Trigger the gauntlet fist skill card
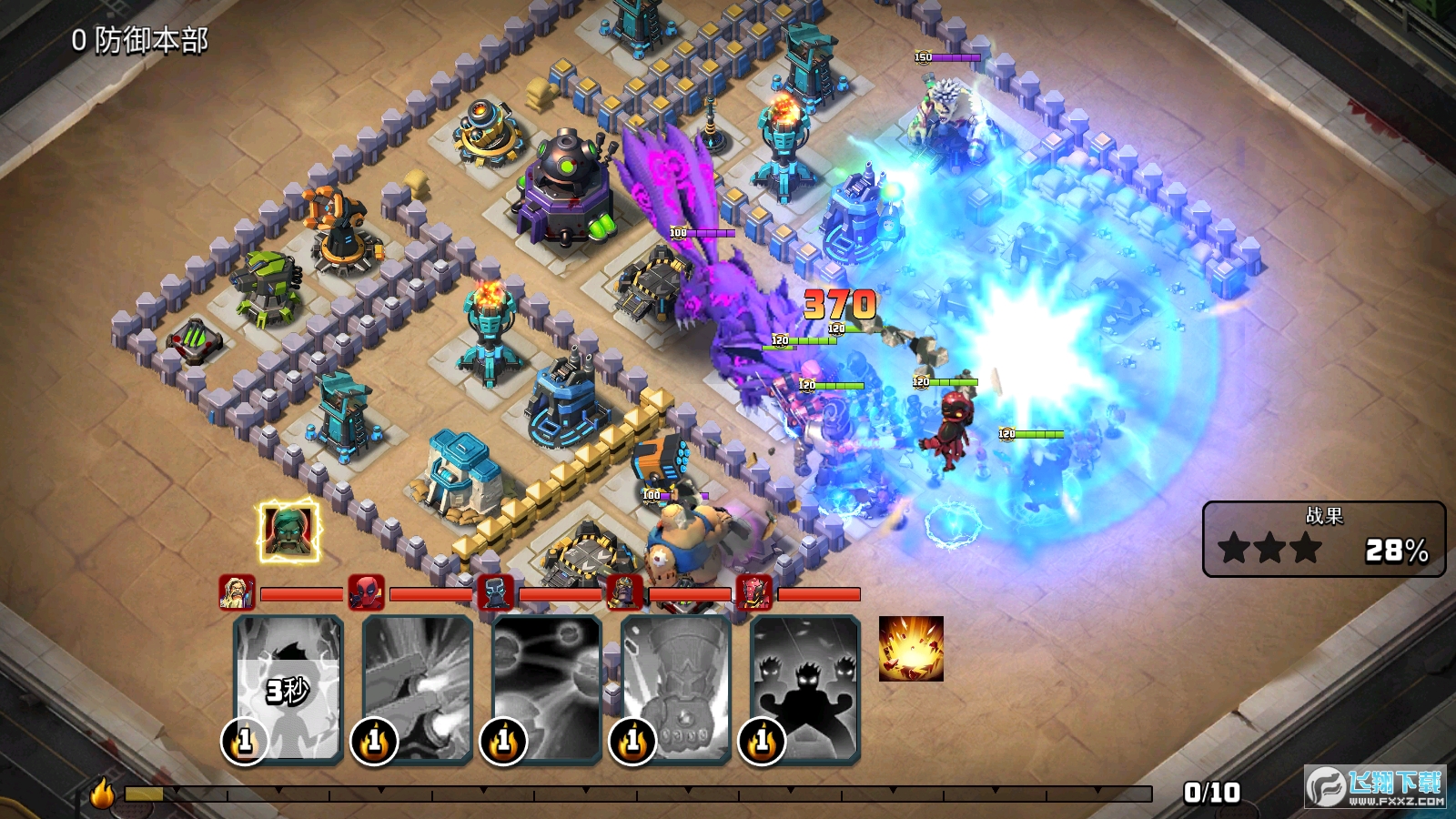The image size is (1456, 819). 675,687
